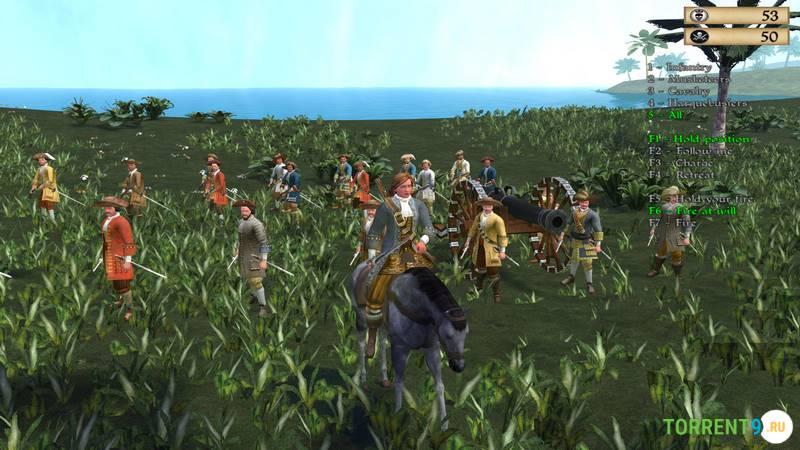Viewport: 800px width, 450px height.
Task: Select the Fire order entry
Action: coord(672,223)
